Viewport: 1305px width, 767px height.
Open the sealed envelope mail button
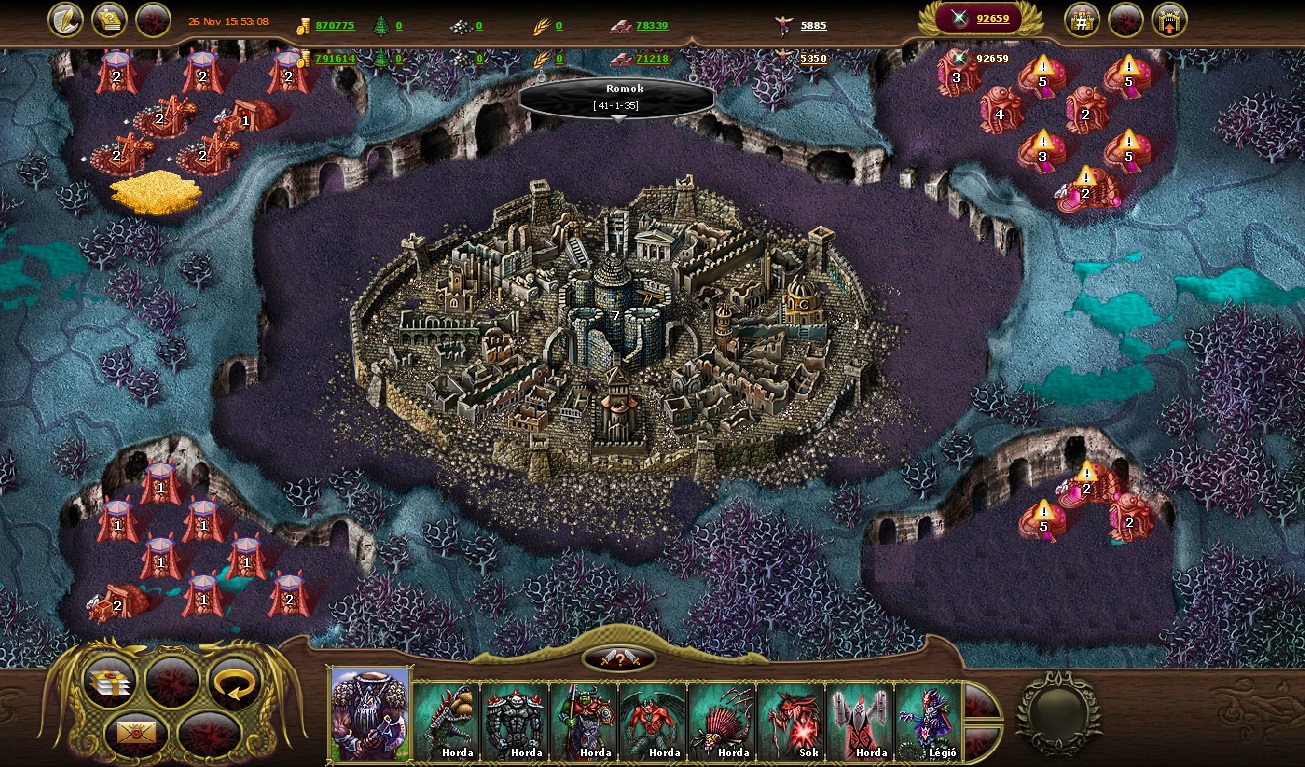click(136, 735)
